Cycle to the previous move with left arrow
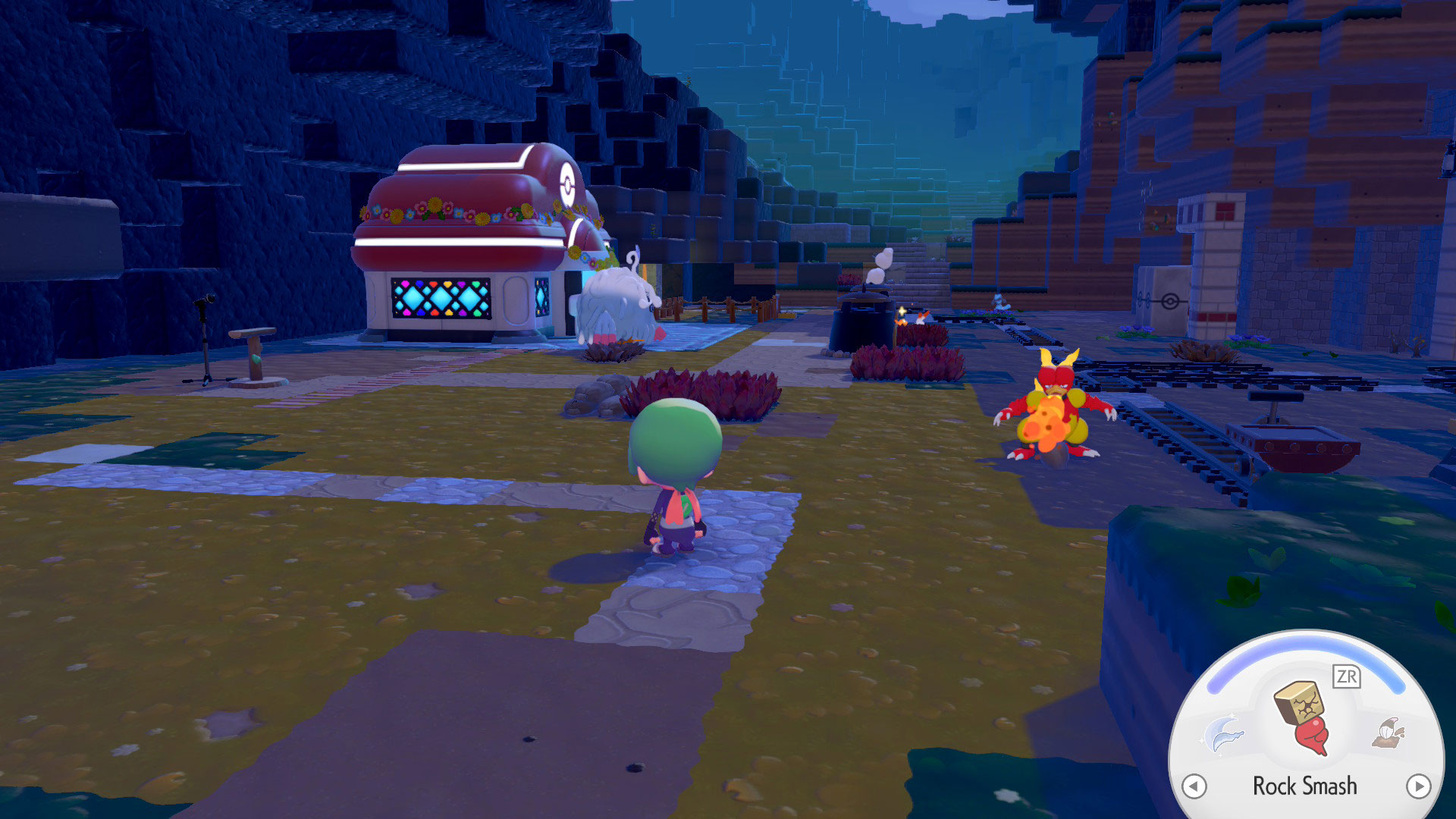Screen dimensions: 1456x819 point(1194,786)
